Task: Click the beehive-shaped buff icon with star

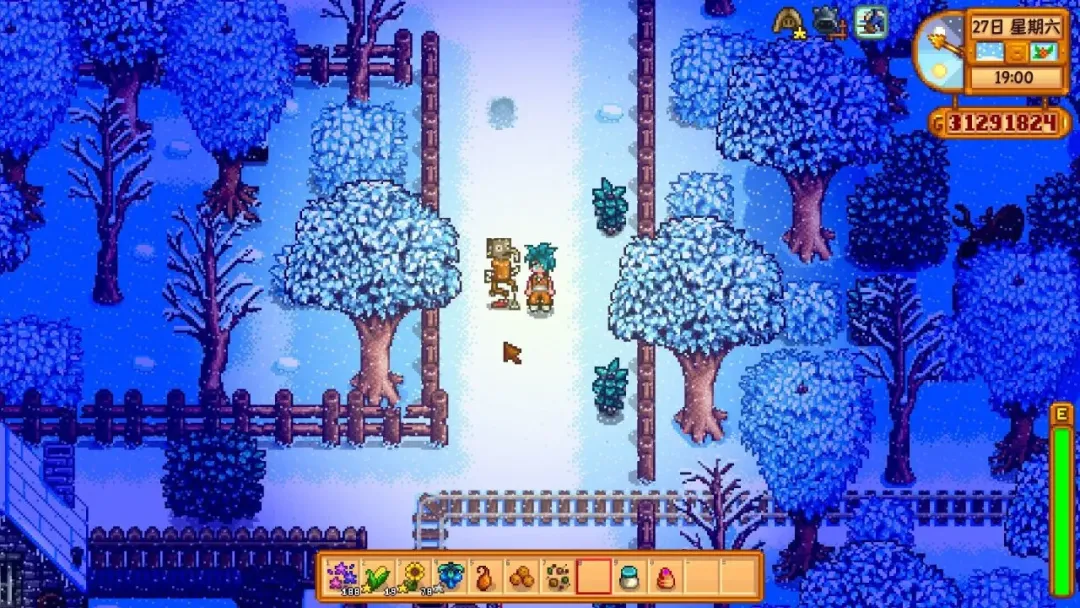Action: pos(788,21)
